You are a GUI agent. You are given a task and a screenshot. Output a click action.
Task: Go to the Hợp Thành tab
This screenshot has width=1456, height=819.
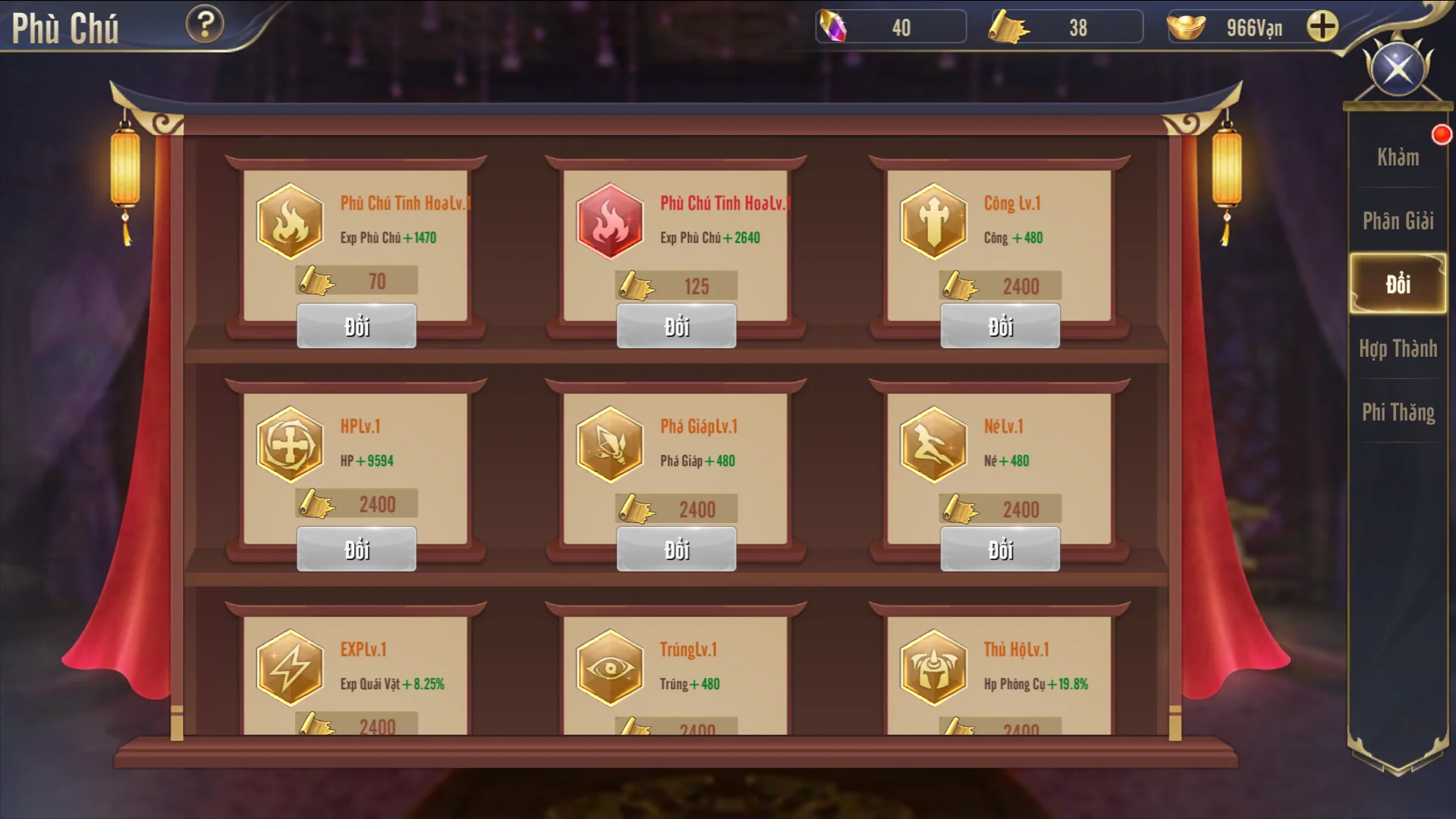coord(1398,348)
